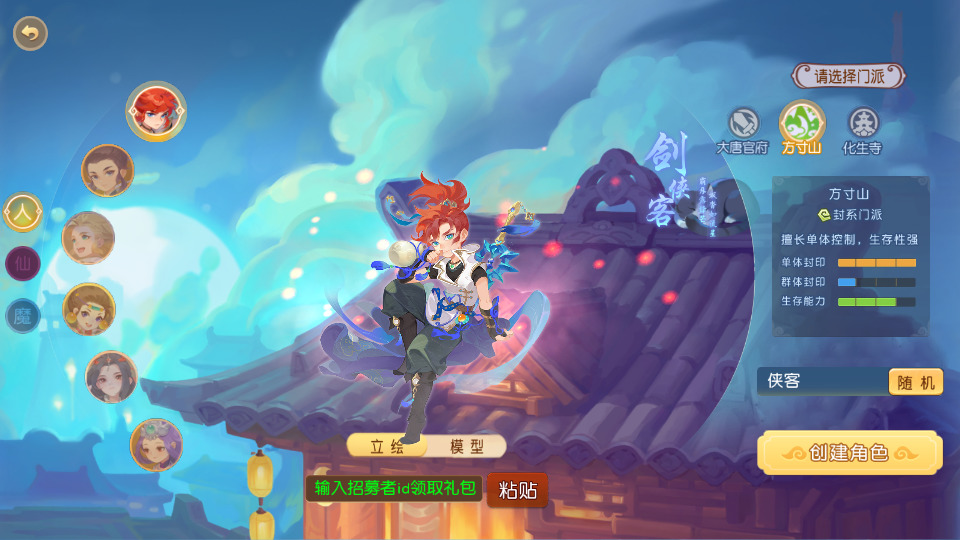Choose the 方寸山 faction icon

pos(802,124)
